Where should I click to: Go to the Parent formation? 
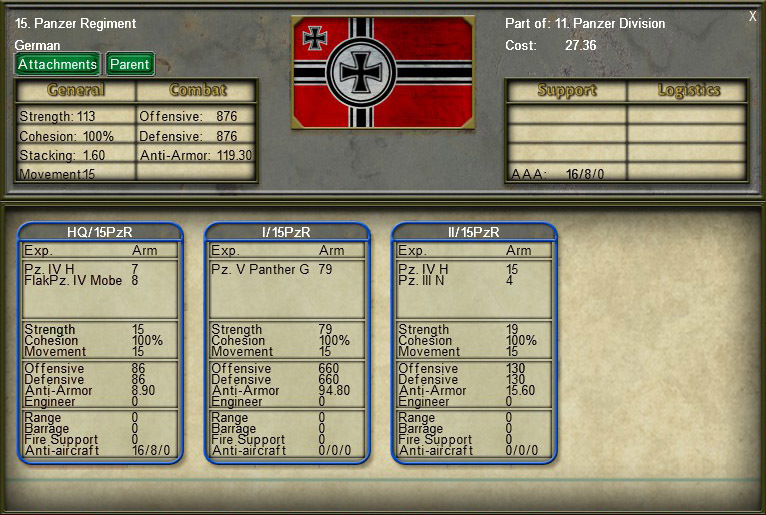click(x=129, y=64)
